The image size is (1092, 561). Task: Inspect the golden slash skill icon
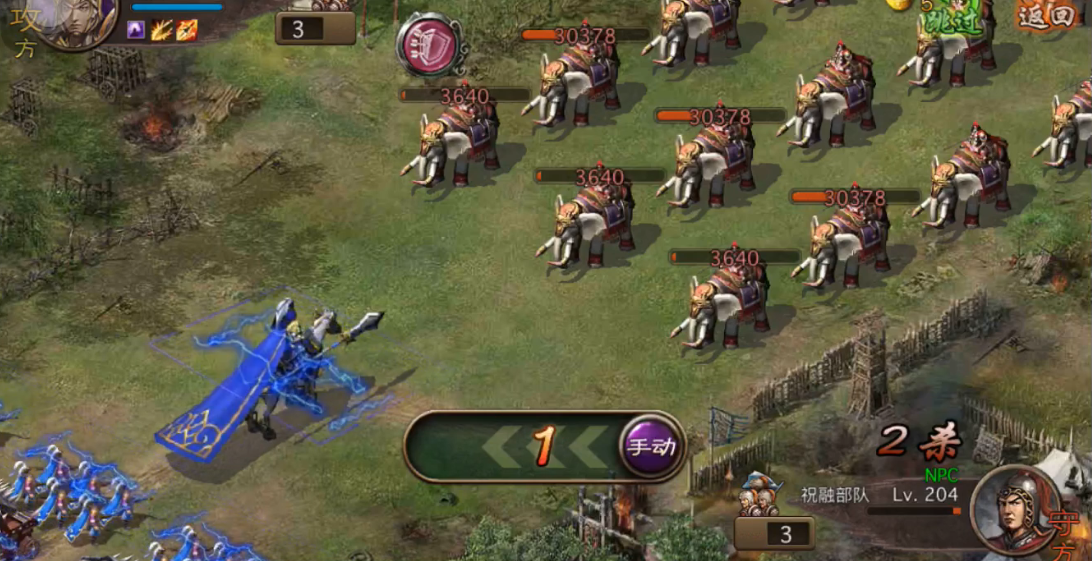[x=162, y=30]
